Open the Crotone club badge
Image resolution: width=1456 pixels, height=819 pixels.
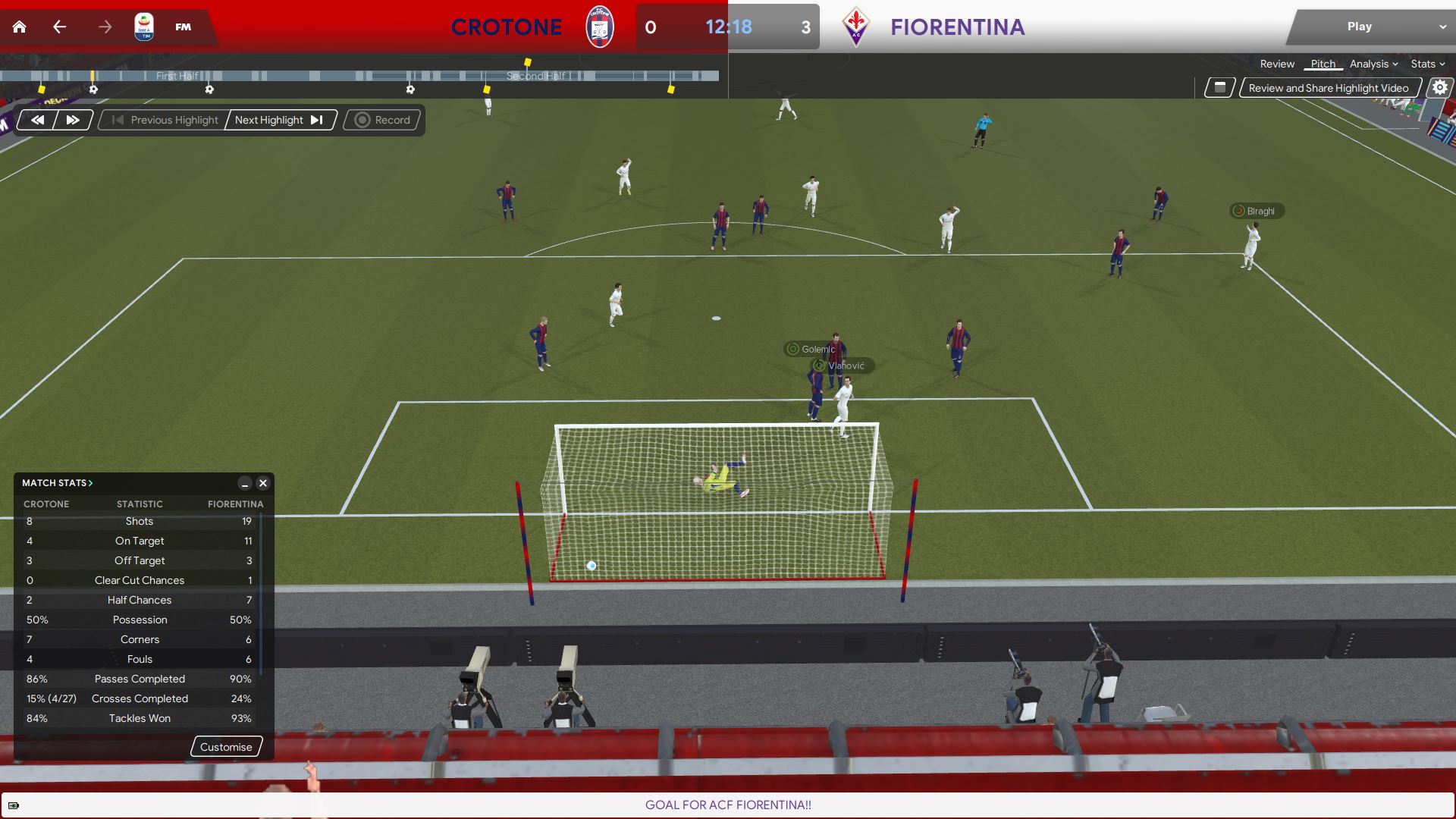click(x=599, y=27)
